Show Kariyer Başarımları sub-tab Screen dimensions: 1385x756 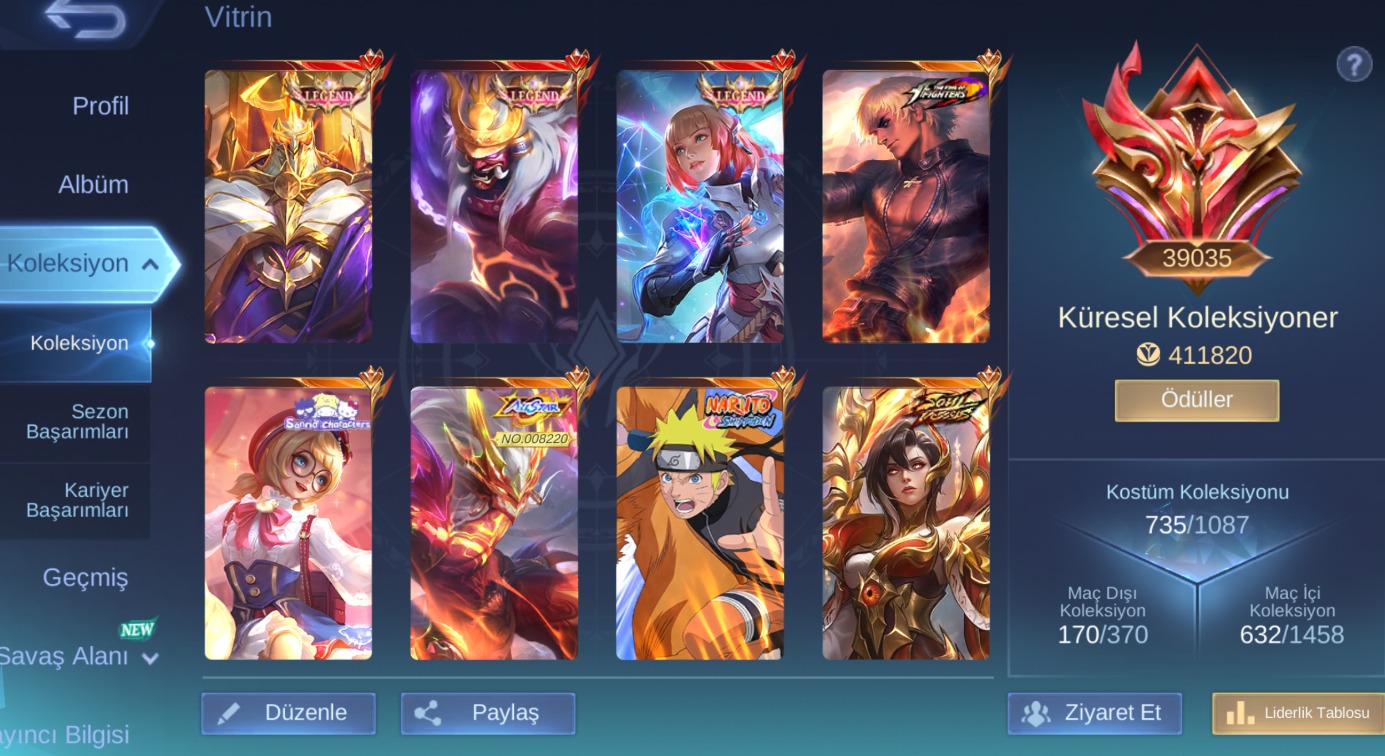78,500
